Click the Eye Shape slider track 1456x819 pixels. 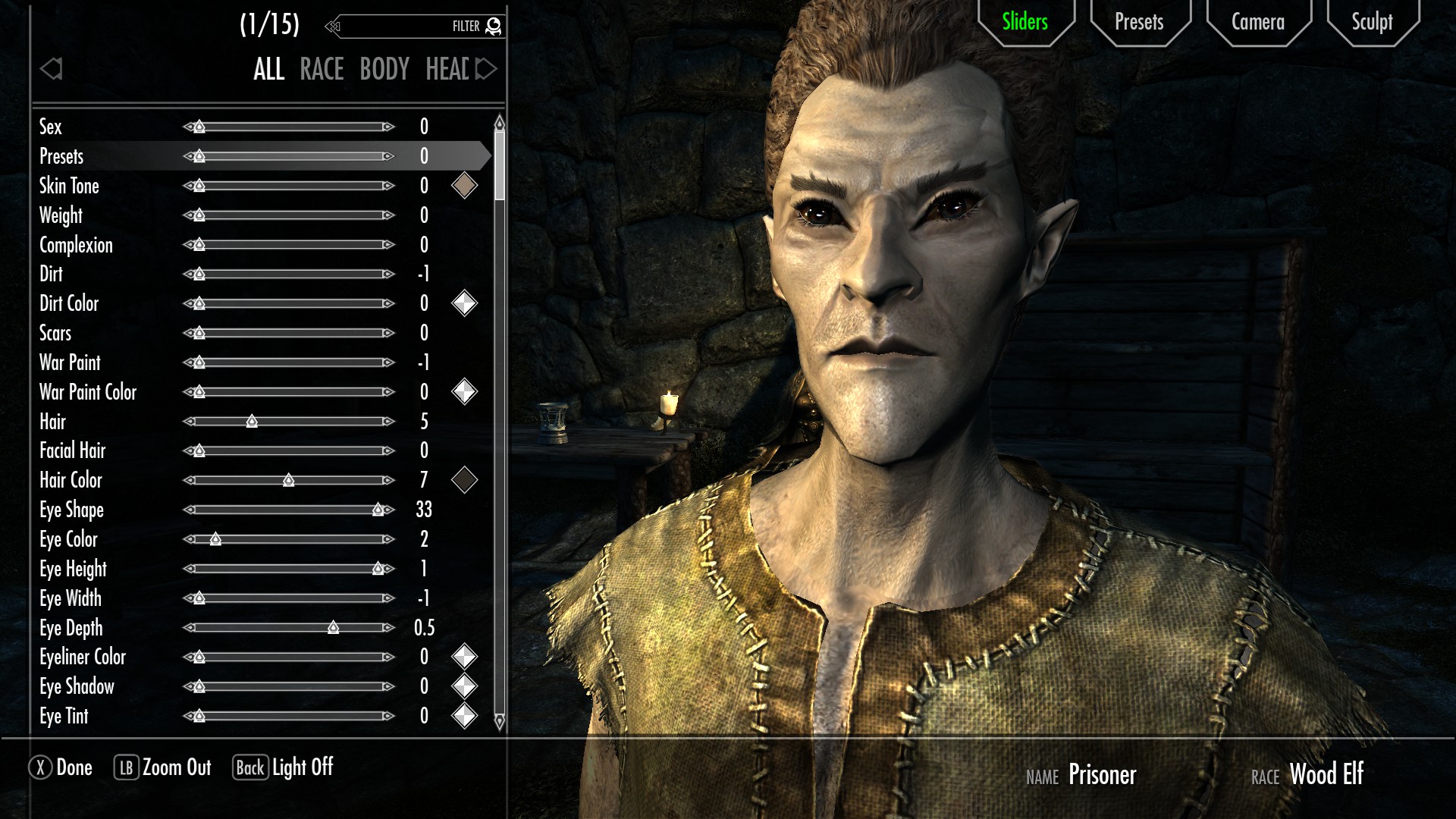click(288, 510)
